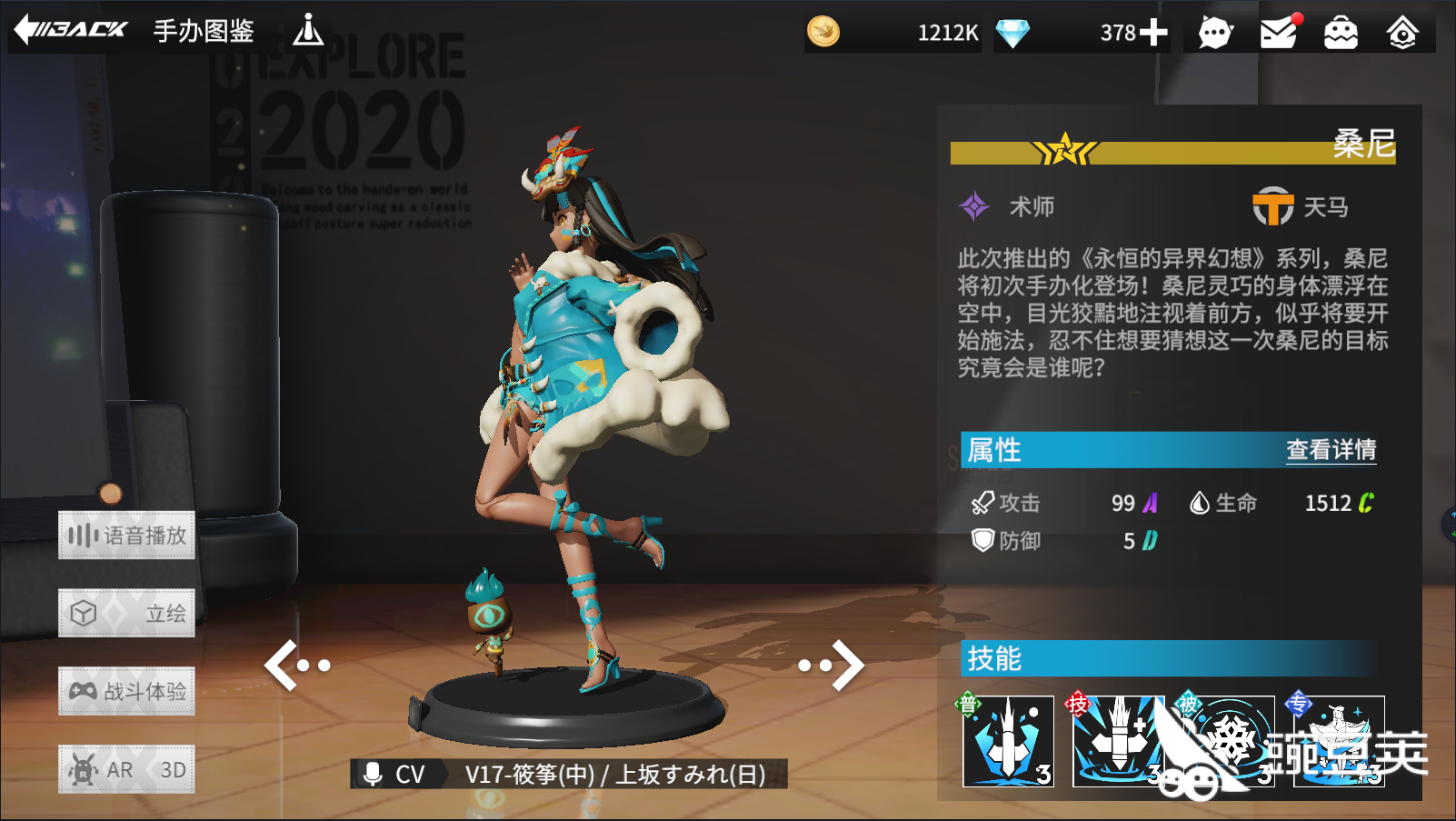Image resolution: width=1456 pixels, height=821 pixels.
Task: Start 战斗体验 battle experience
Action: point(125,691)
